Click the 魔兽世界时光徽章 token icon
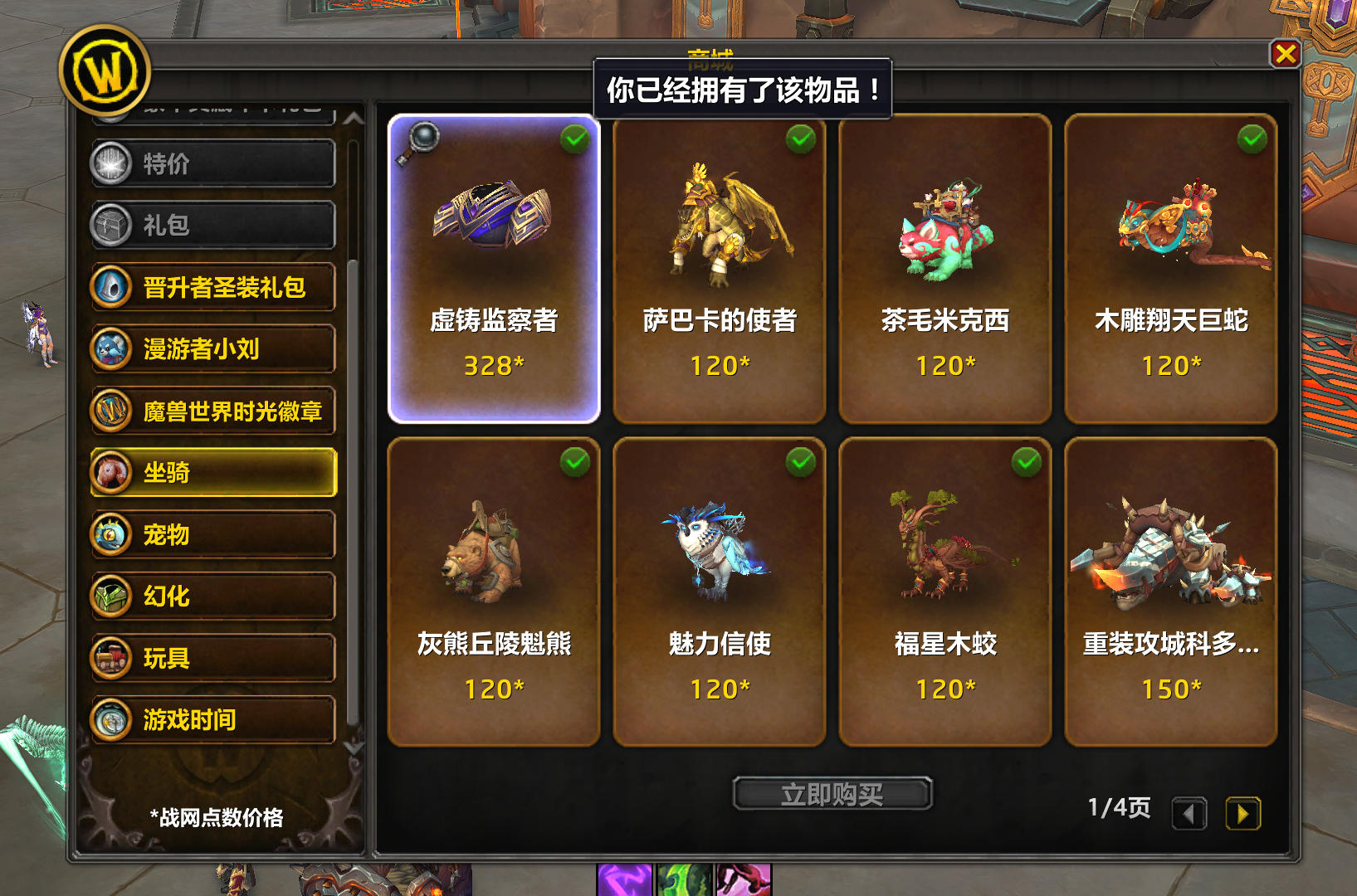1357x896 pixels. pos(113,411)
